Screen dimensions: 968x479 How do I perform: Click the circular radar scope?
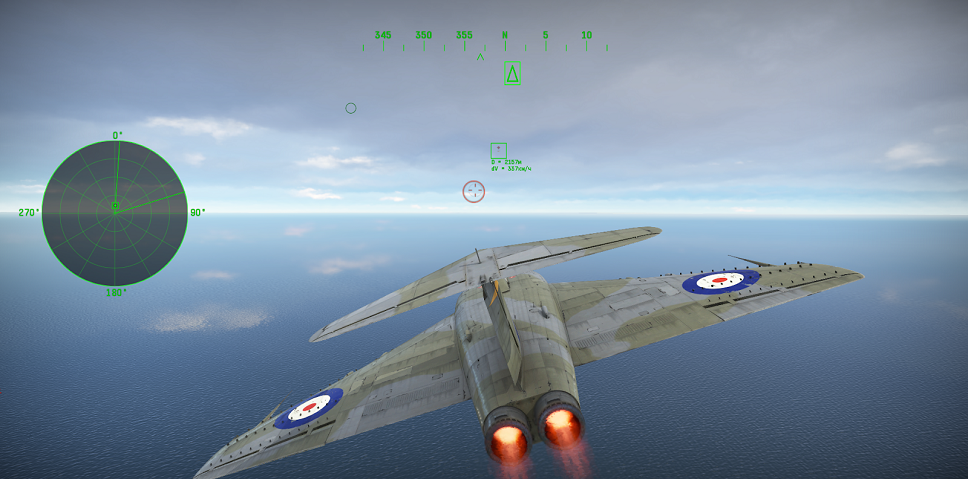coord(114,212)
